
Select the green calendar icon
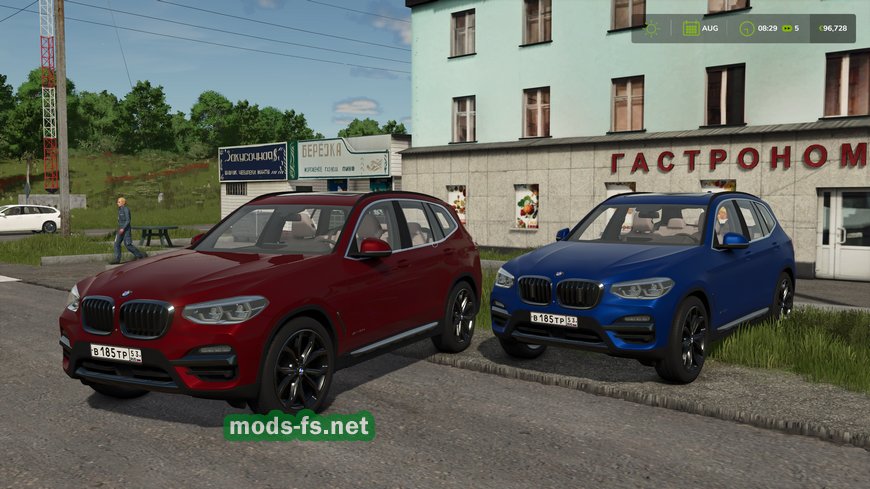point(691,28)
